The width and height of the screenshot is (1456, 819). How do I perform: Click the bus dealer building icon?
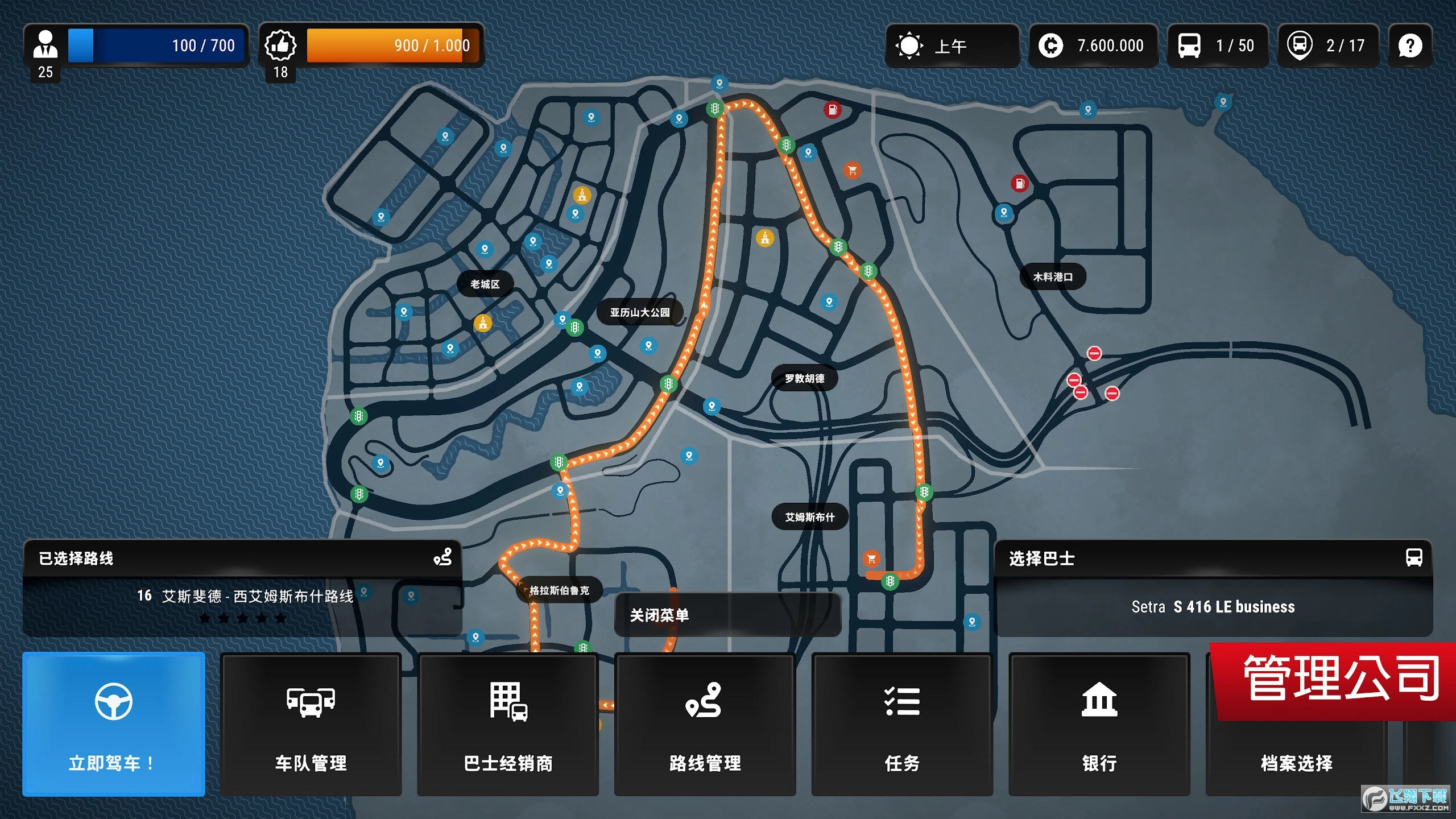tap(508, 702)
